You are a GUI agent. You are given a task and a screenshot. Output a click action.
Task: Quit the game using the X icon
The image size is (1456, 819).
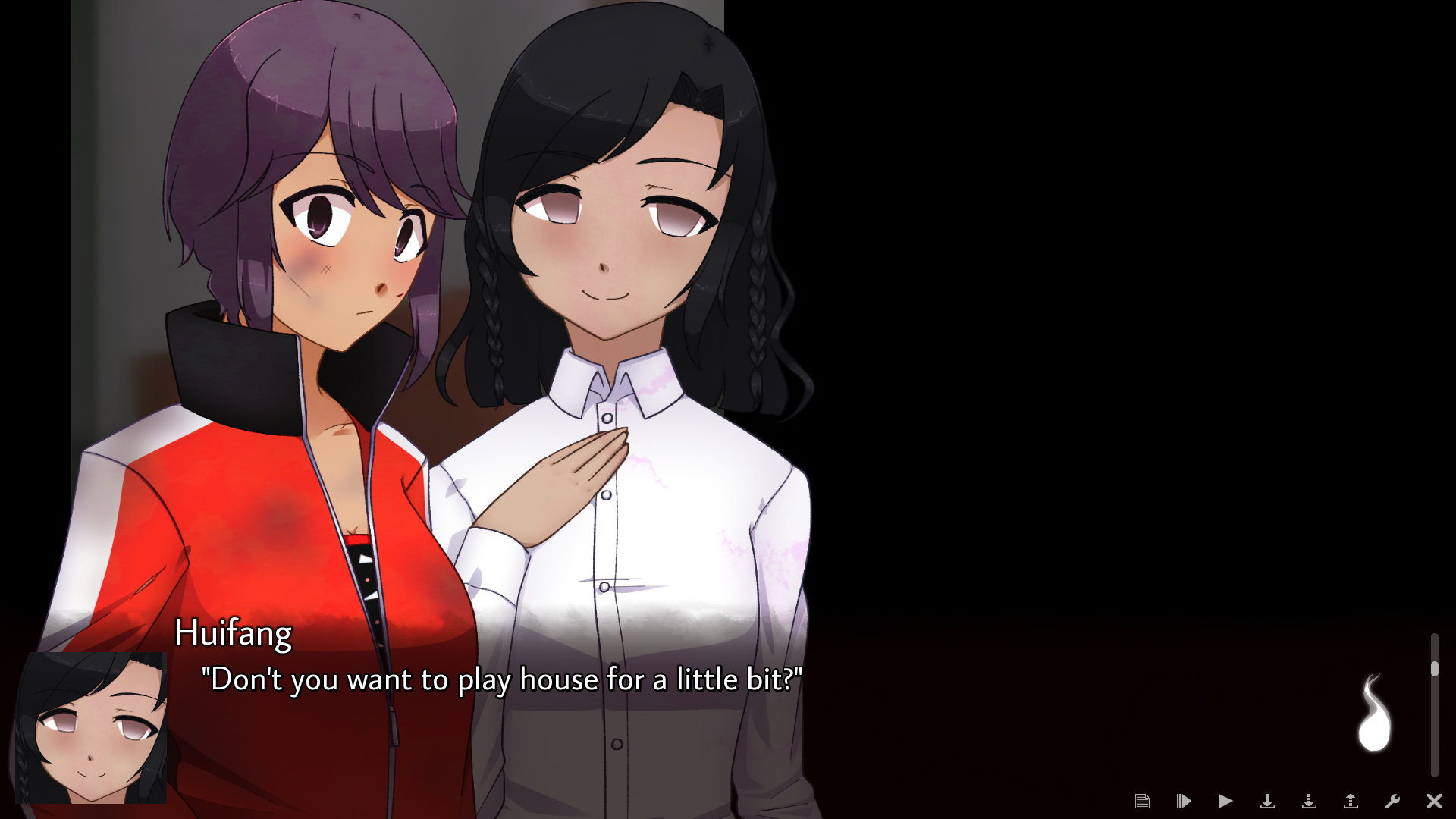(x=1436, y=801)
